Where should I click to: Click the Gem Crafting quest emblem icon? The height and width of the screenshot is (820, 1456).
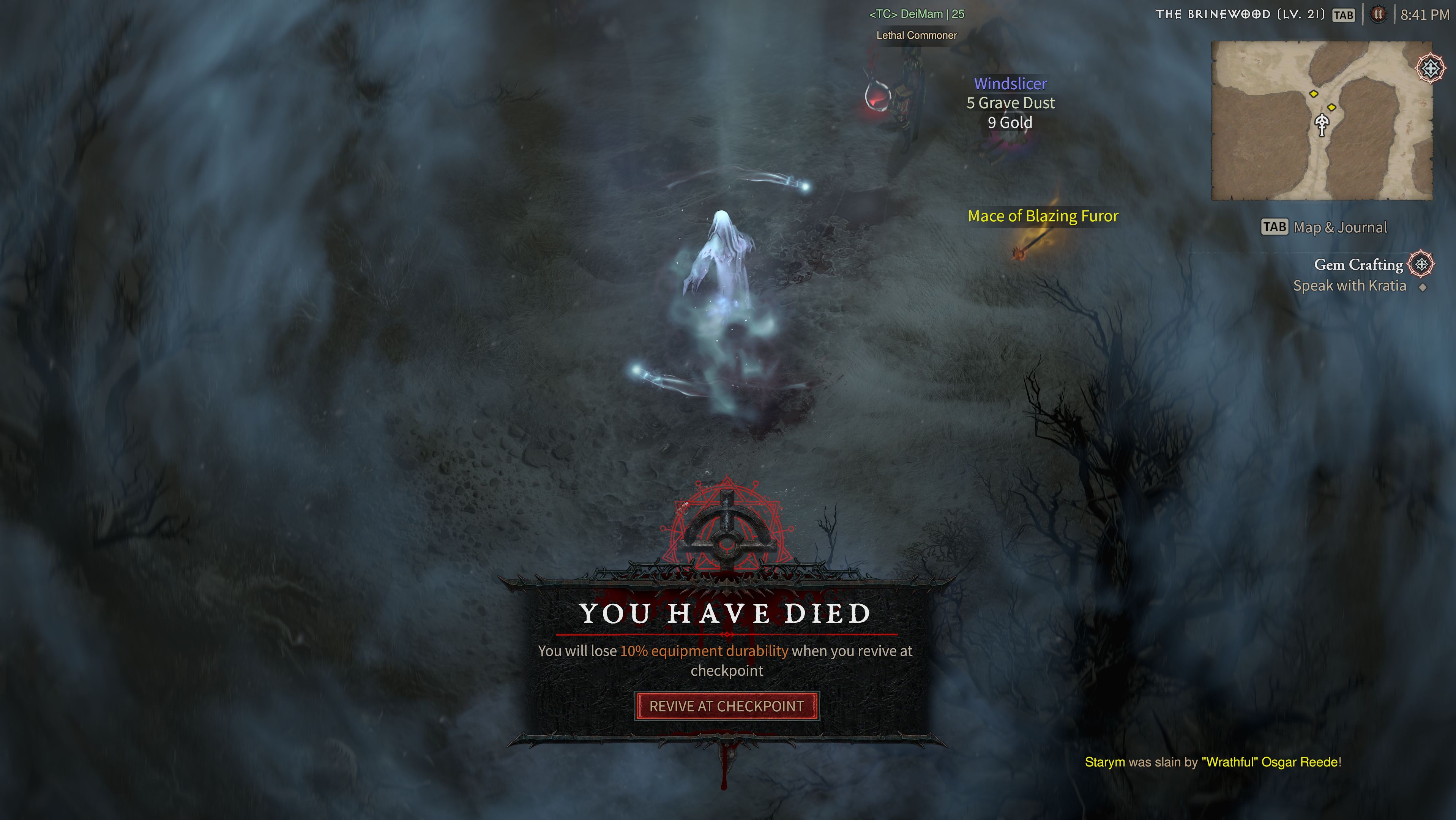click(1421, 264)
